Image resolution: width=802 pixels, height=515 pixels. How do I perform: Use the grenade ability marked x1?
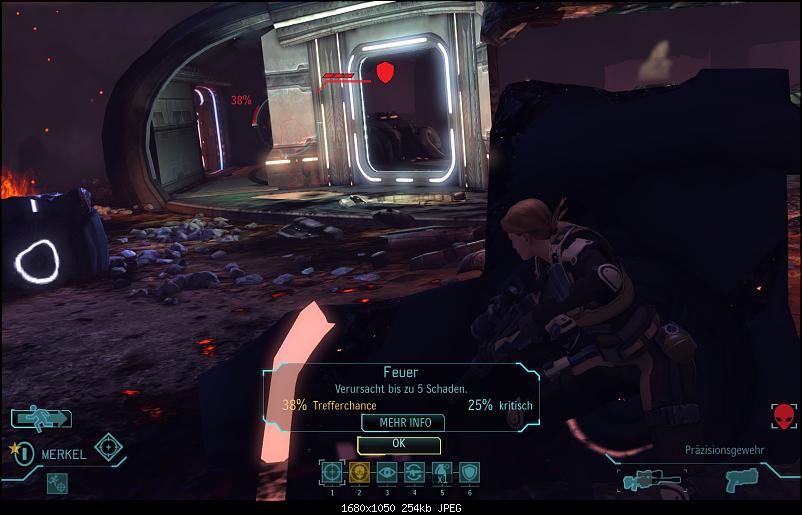click(442, 473)
